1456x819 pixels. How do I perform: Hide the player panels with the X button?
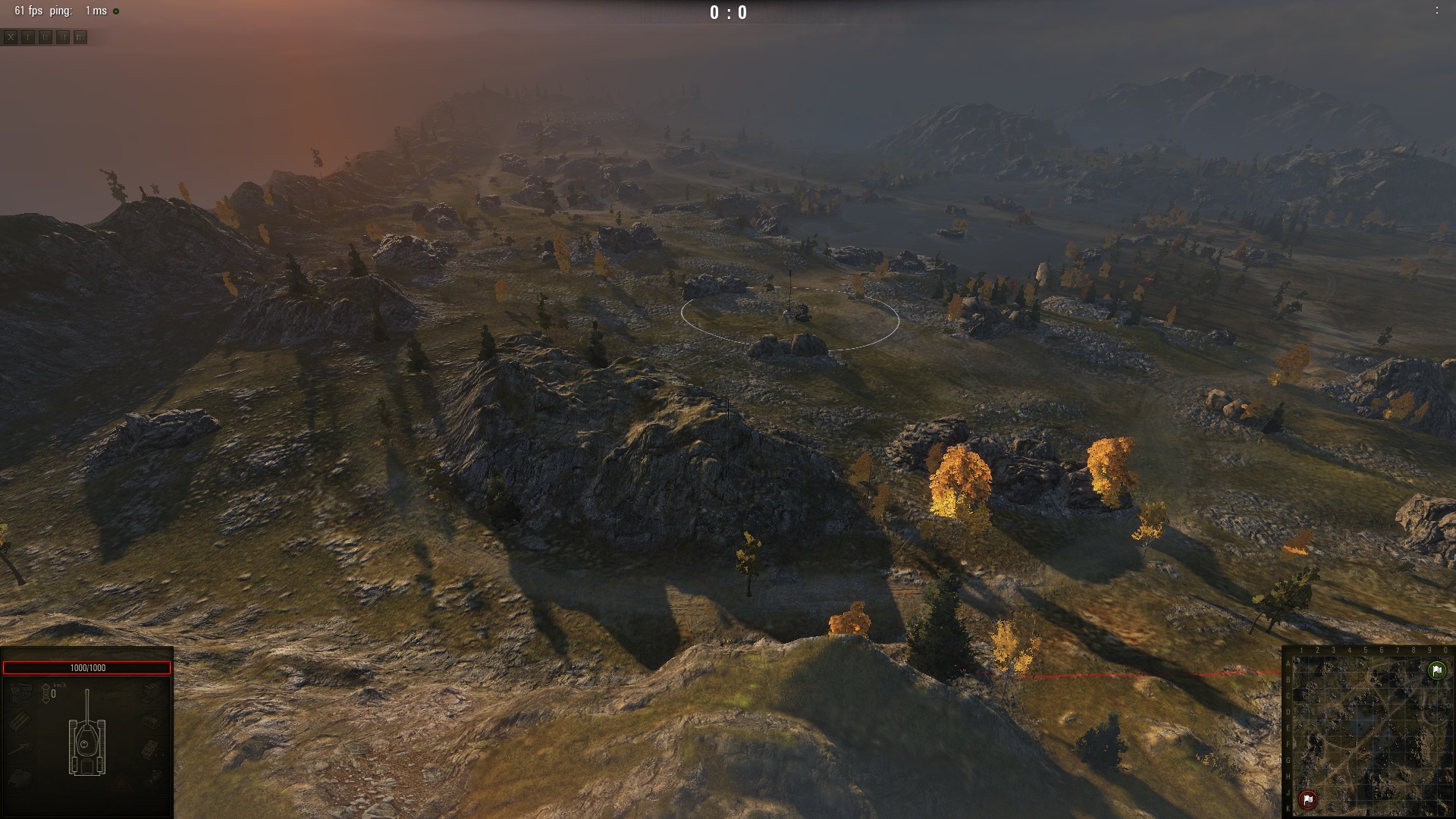tap(11, 37)
